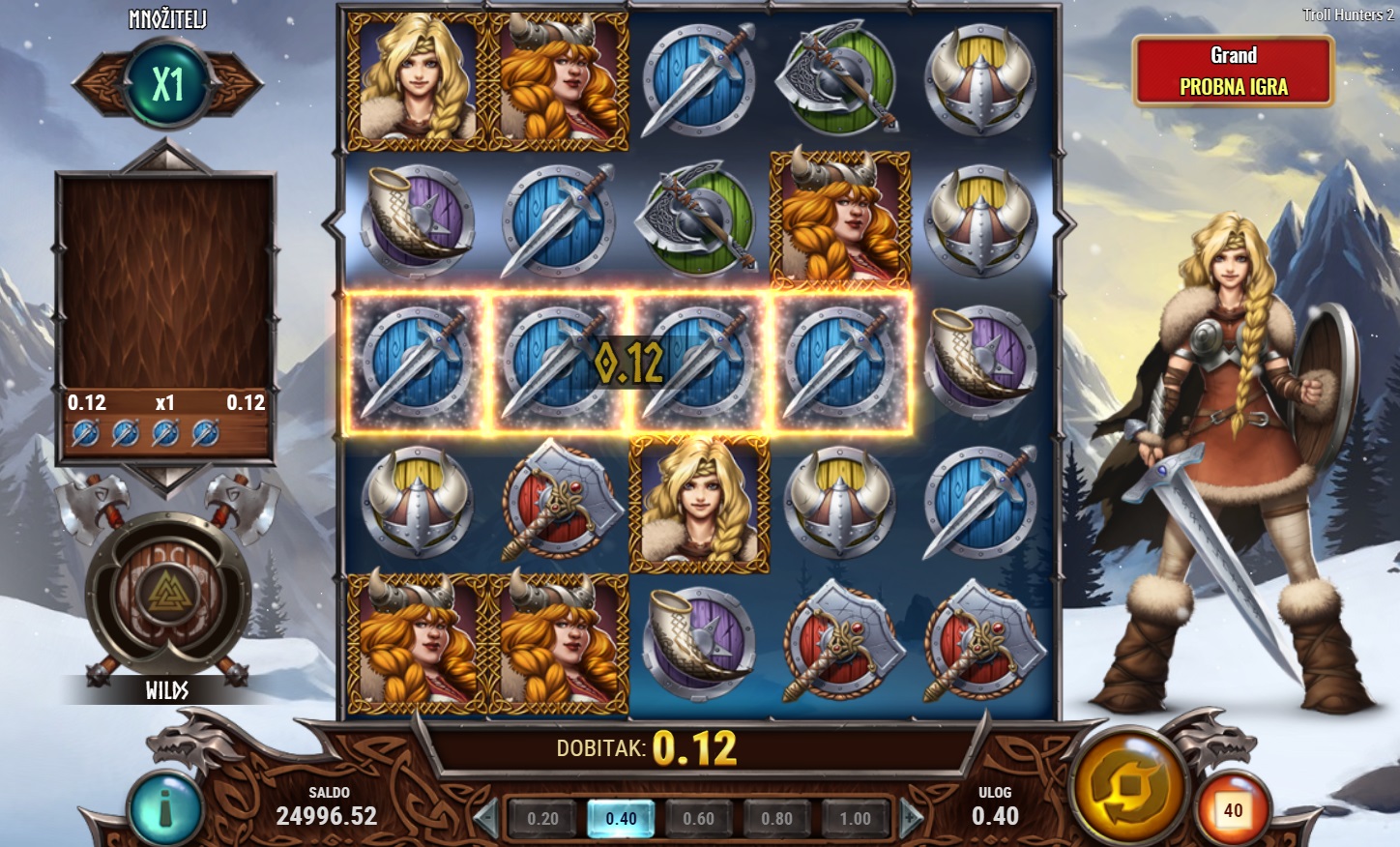Open the autoplay button marked 40
1400x847 pixels.
pyautogui.click(x=1233, y=810)
